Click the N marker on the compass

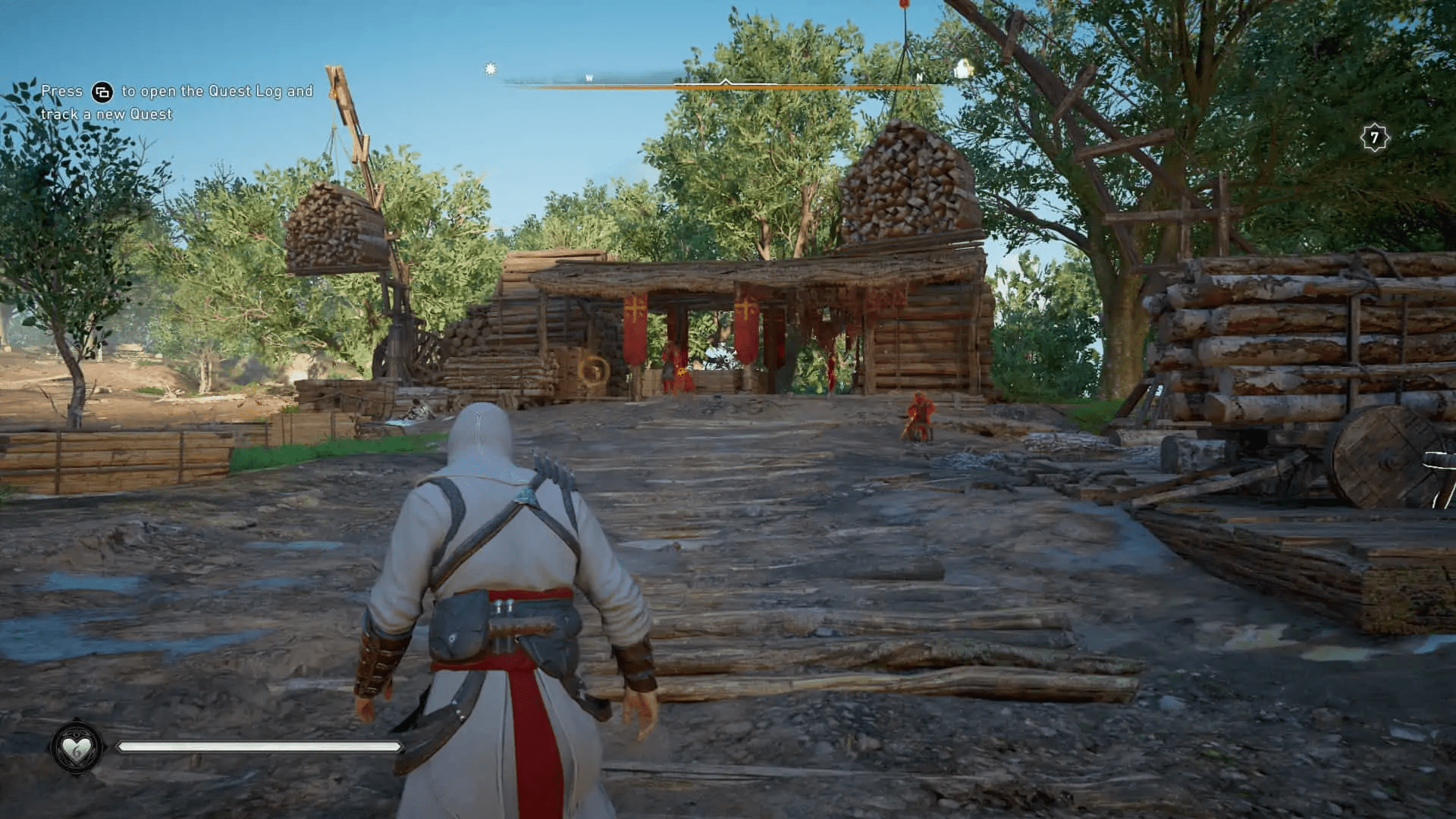[x=920, y=76]
